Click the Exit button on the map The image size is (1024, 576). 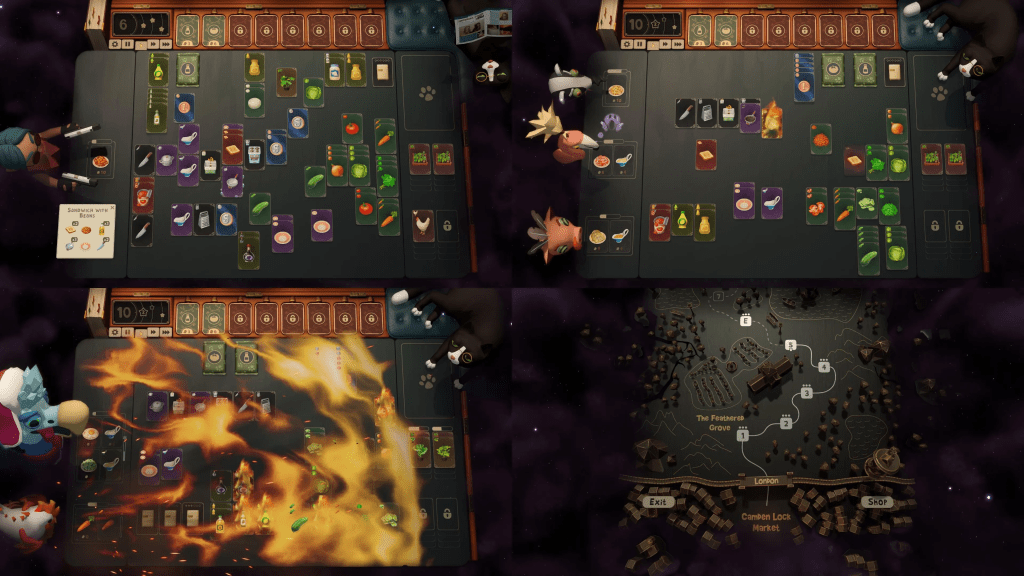coord(657,501)
